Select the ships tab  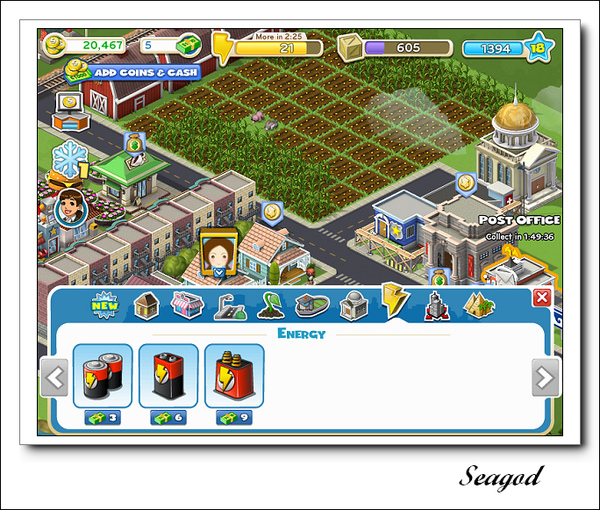[311, 305]
